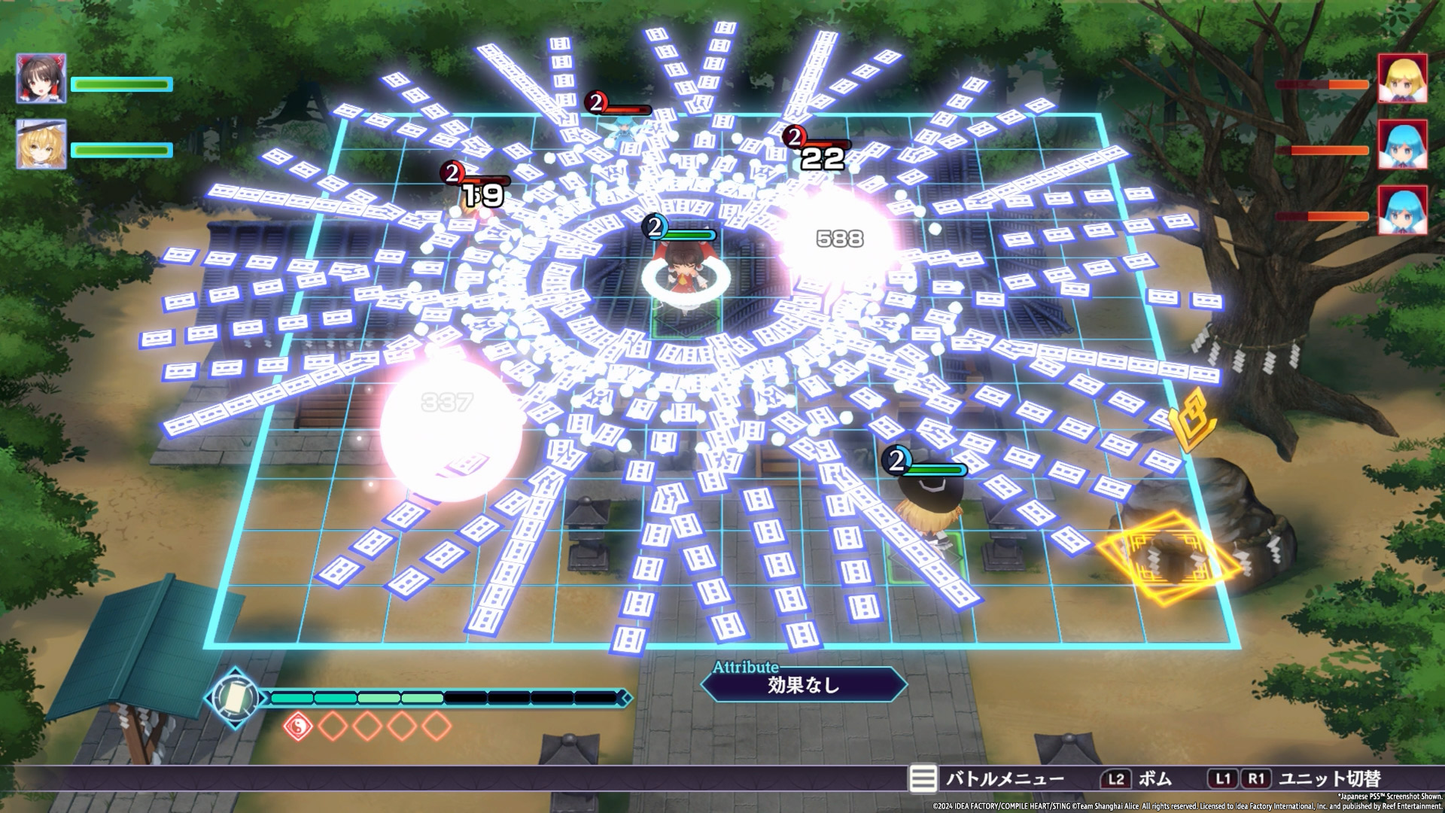Select the L1 unit-switch icon
1445x813 pixels.
(x=1223, y=778)
